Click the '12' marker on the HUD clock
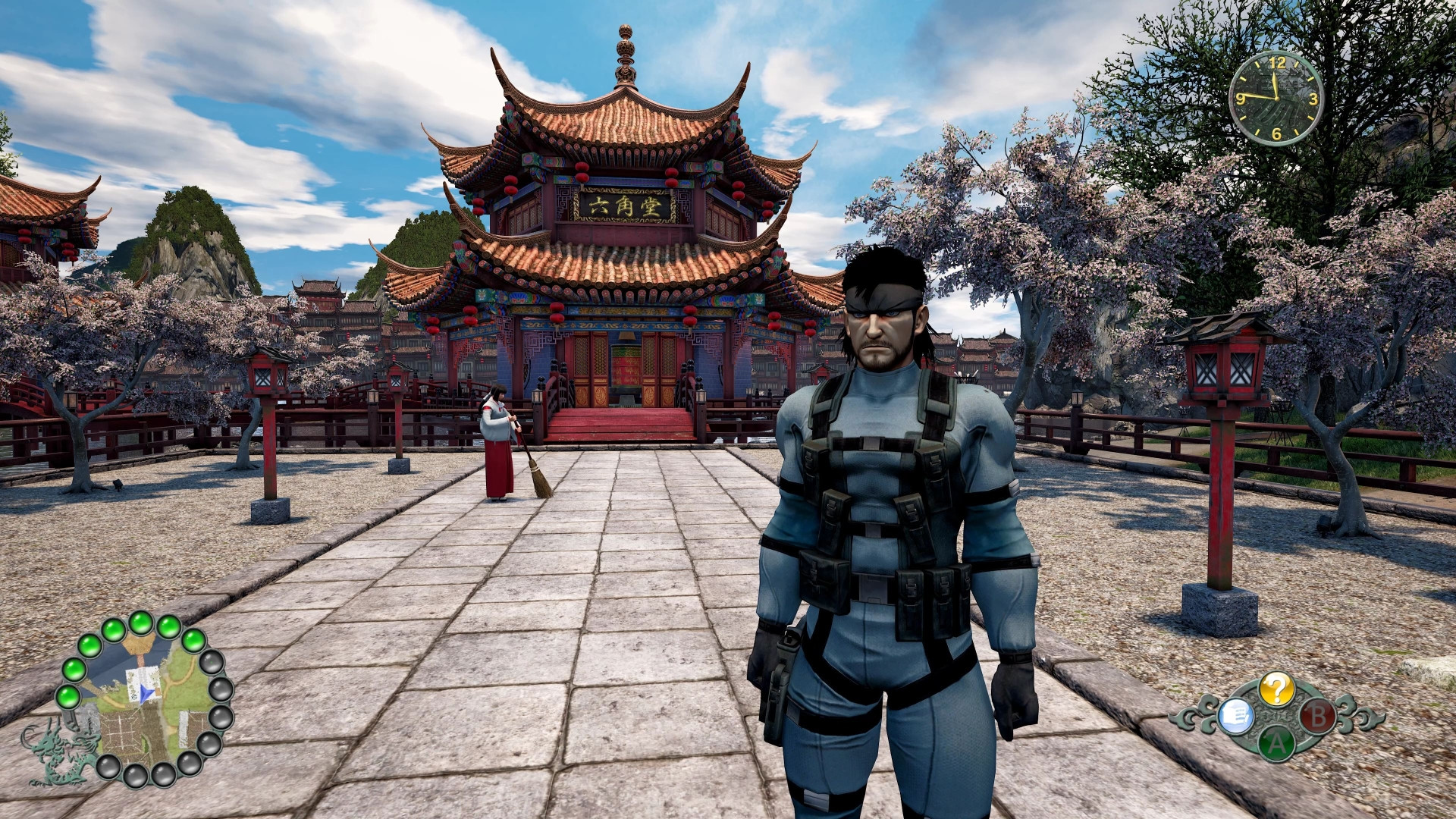Image resolution: width=1456 pixels, height=819 pixels. (x=1279, y=62)
